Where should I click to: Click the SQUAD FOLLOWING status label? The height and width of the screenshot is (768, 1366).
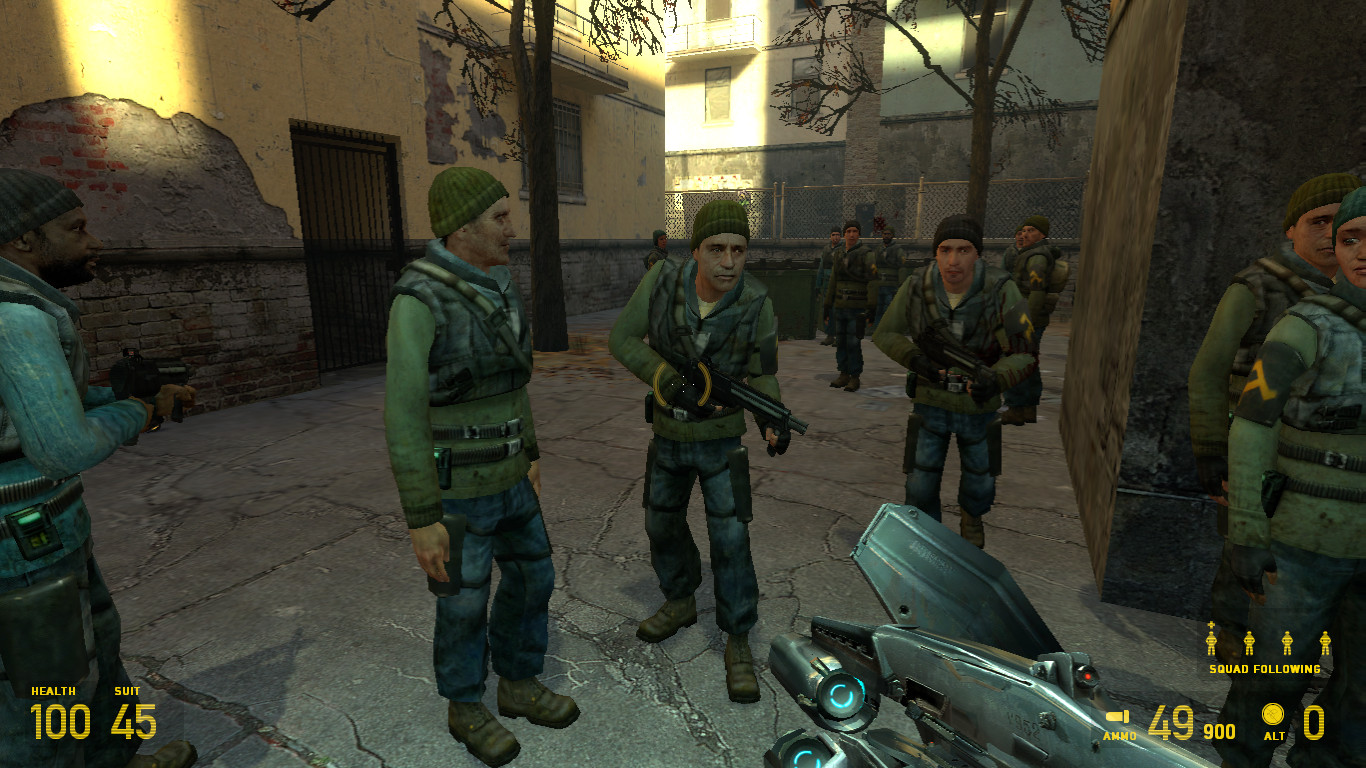click(1265, 669)
